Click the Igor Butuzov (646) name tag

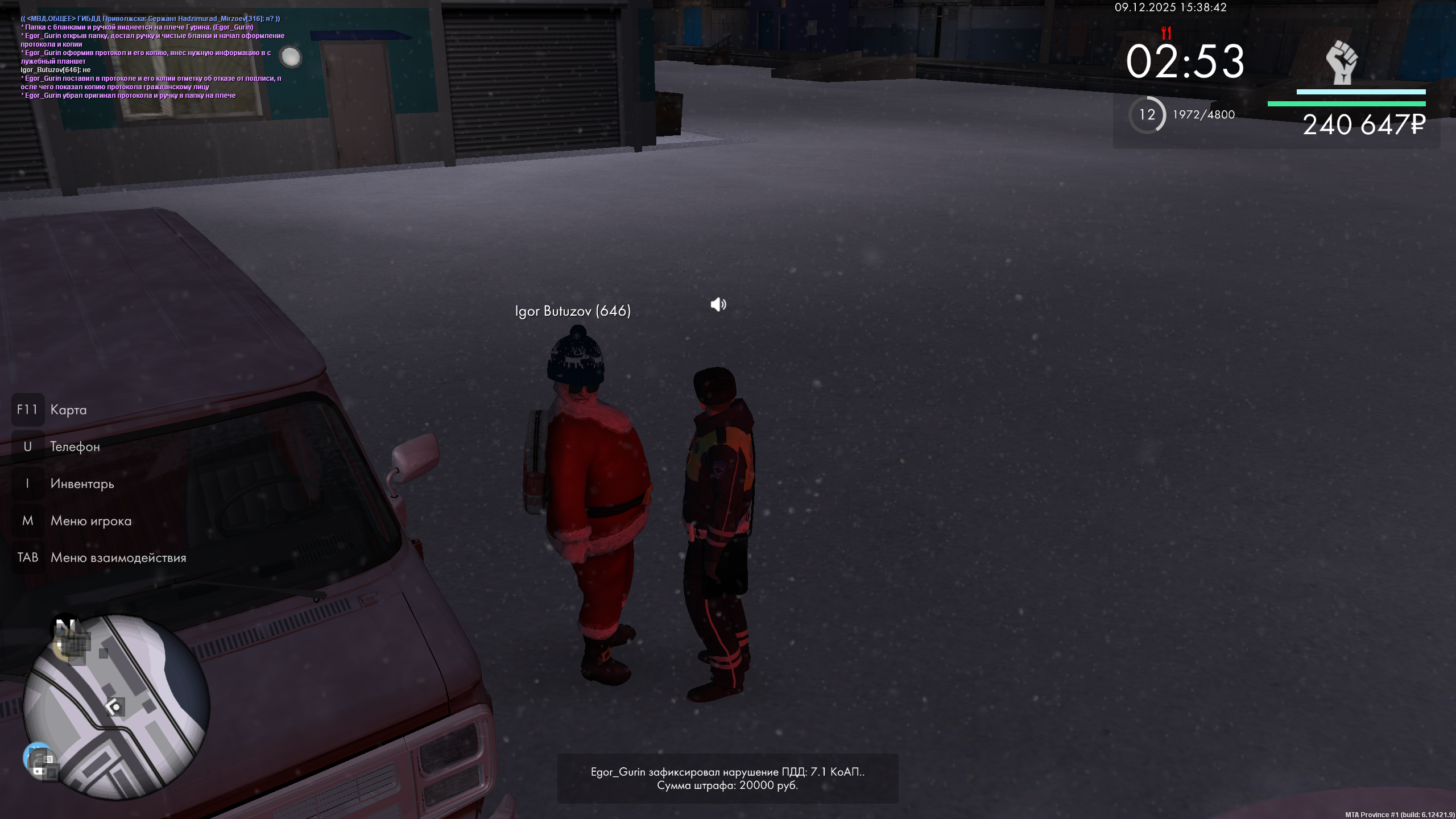tap(573, 311)
